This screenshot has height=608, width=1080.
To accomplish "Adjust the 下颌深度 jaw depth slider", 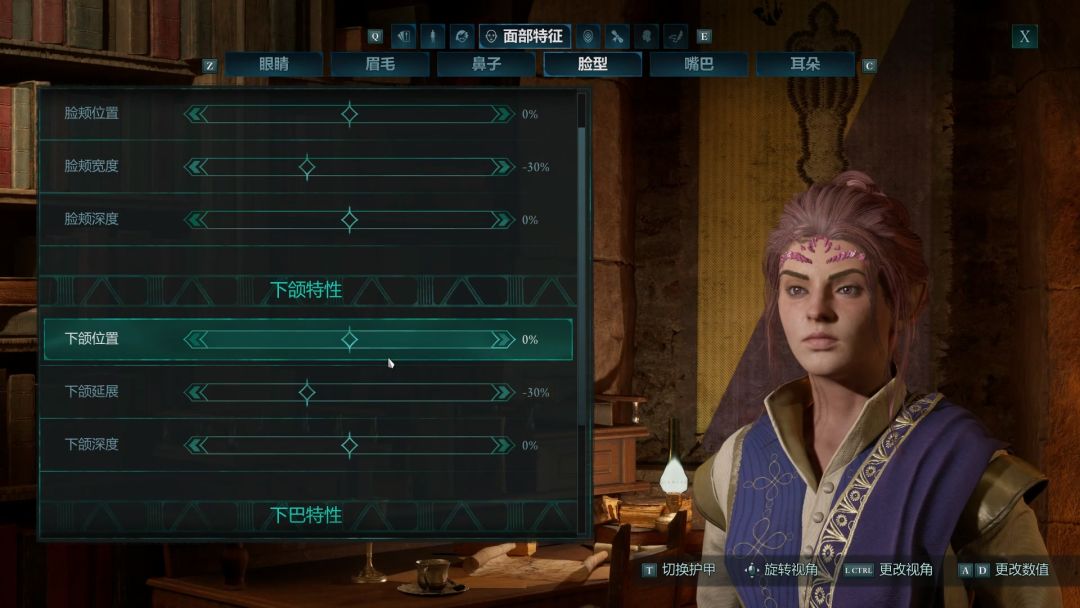I will 349,445.
